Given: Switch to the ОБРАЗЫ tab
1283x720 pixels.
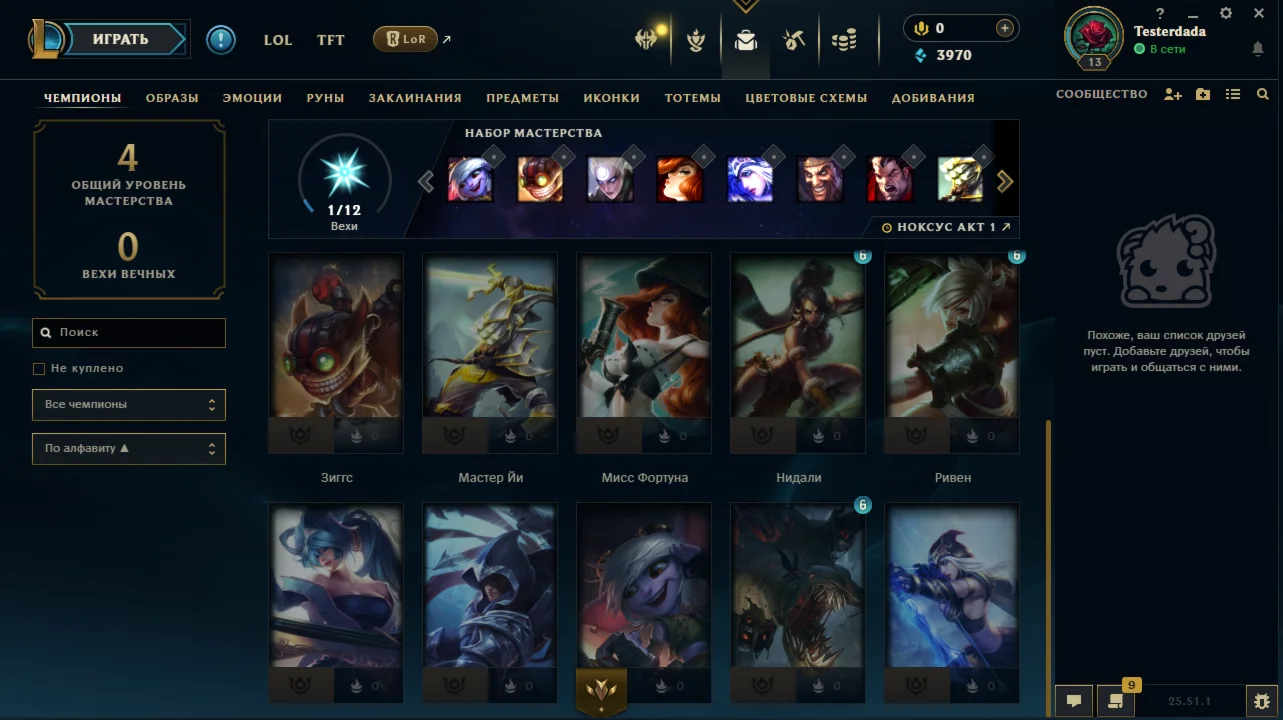Looking at the screenshot, I should pos(171,97).
